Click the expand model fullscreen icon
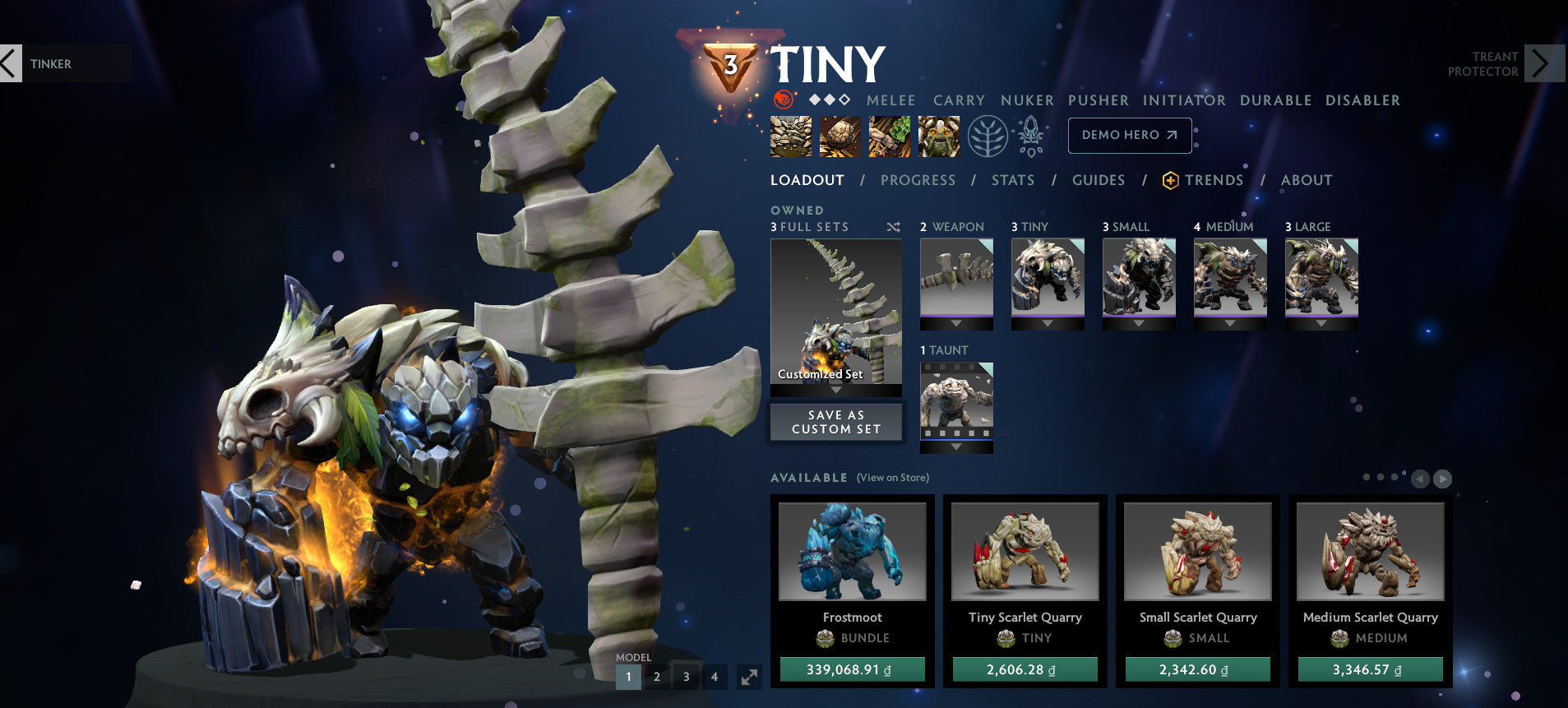The width and height of the screenshot is (1568, 708). [x=747, y=677]
